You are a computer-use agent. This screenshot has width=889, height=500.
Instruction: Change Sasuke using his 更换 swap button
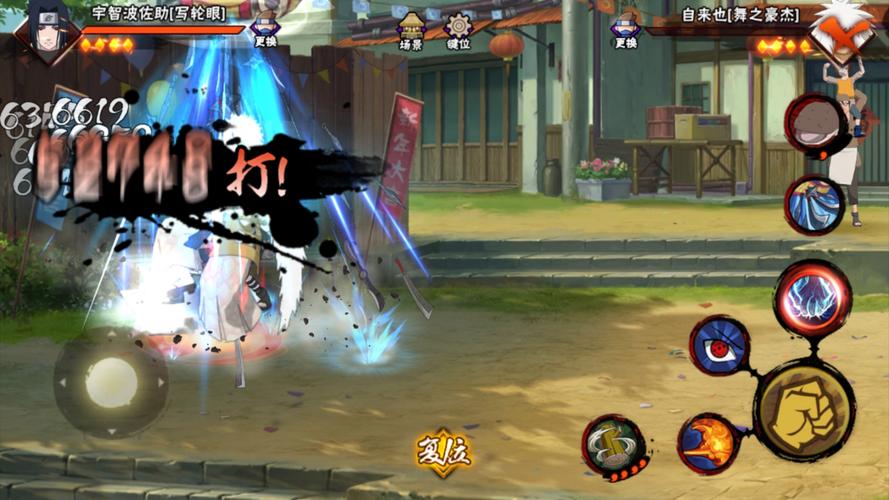pyautogui.click(x=265, y=29)
